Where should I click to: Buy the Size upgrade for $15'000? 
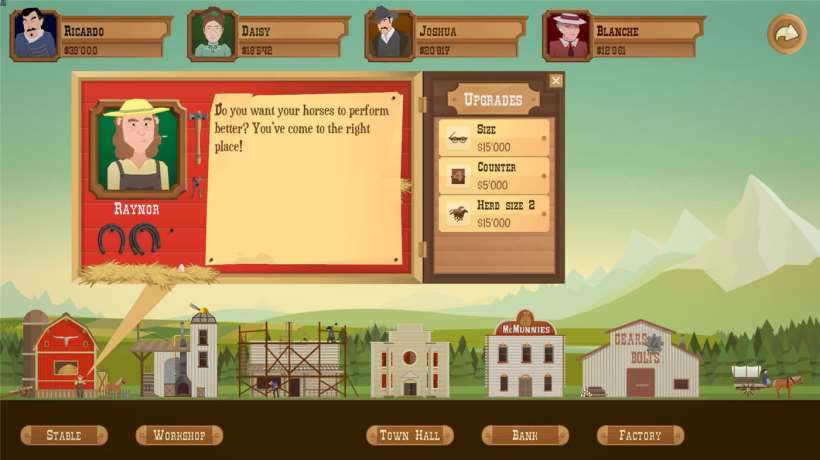[x=494, y=138]
